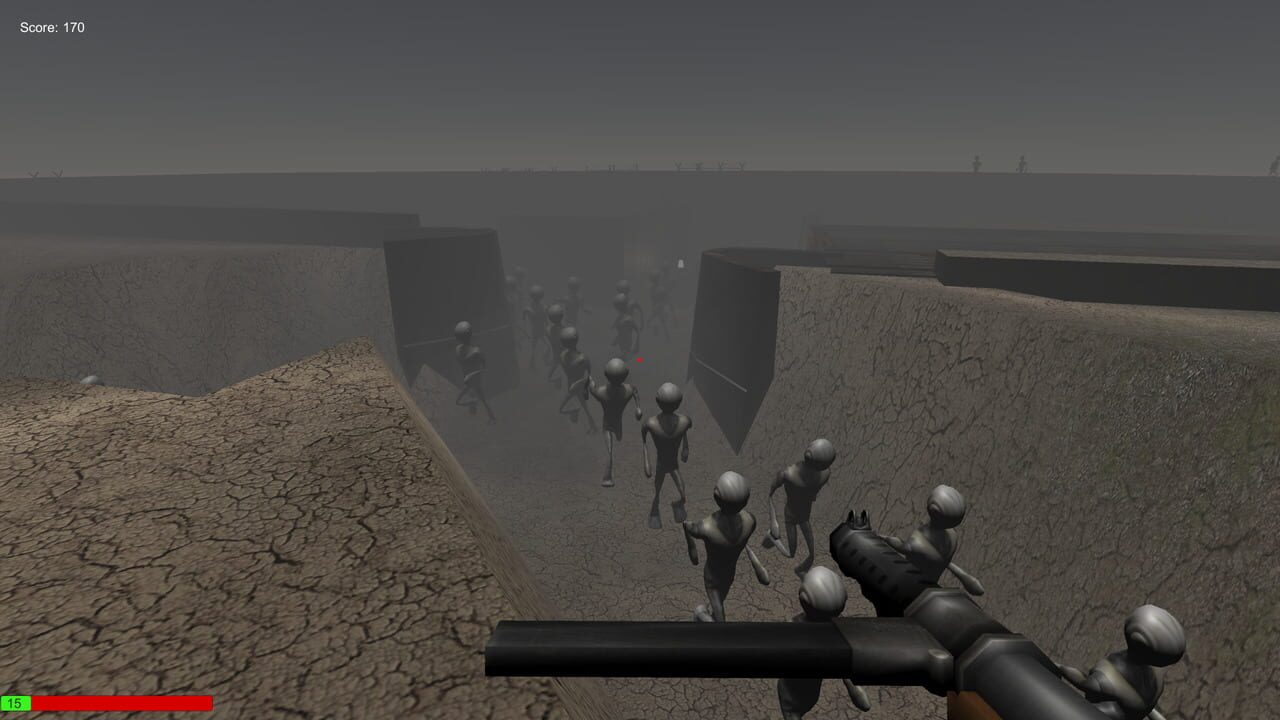This screenshot has width=1280, height=720.
Task: Click the red health bar at bottom left
Action: [120, 702]
